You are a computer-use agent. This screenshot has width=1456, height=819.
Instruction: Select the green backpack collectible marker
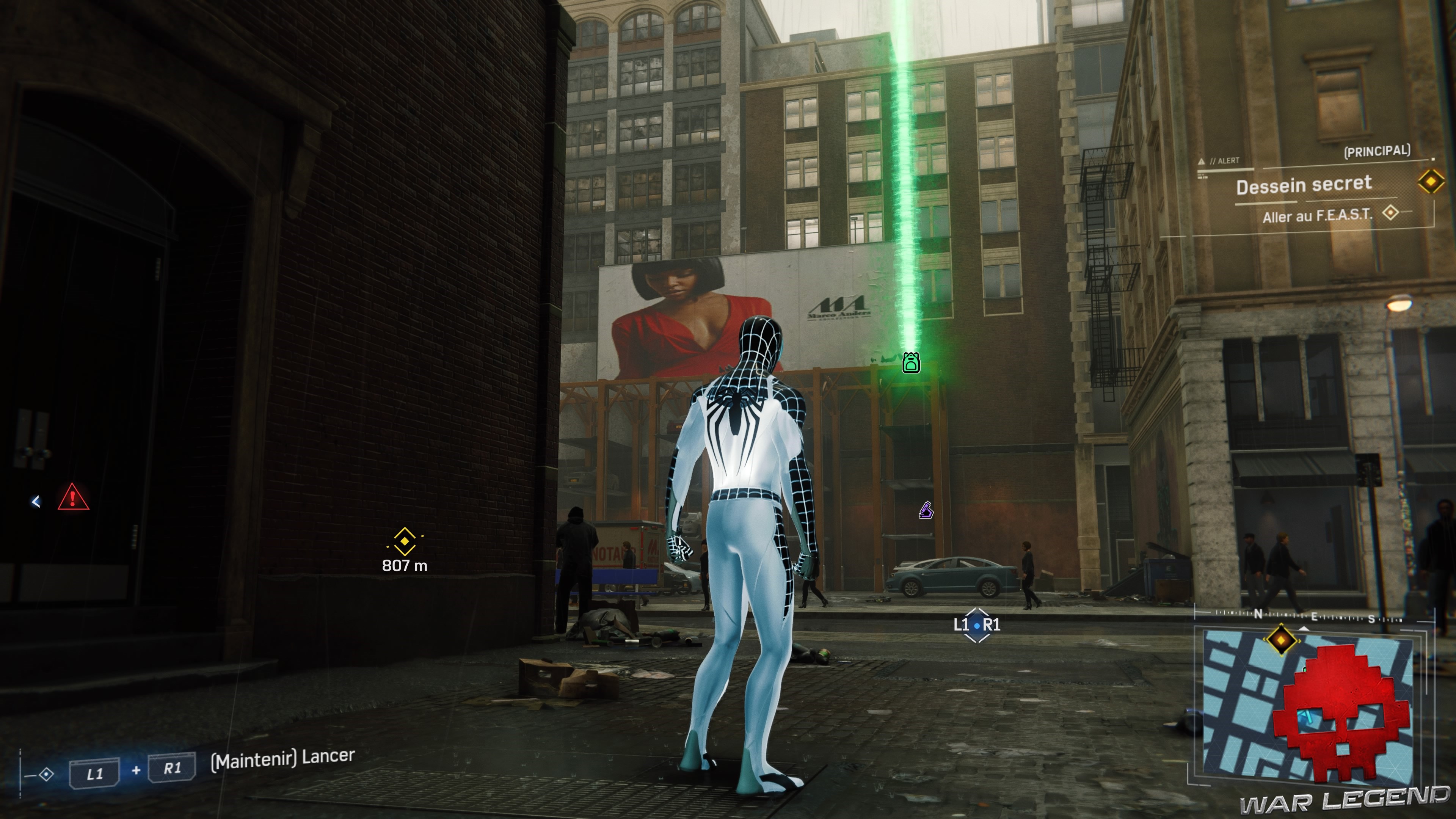(x=910, y=362)
